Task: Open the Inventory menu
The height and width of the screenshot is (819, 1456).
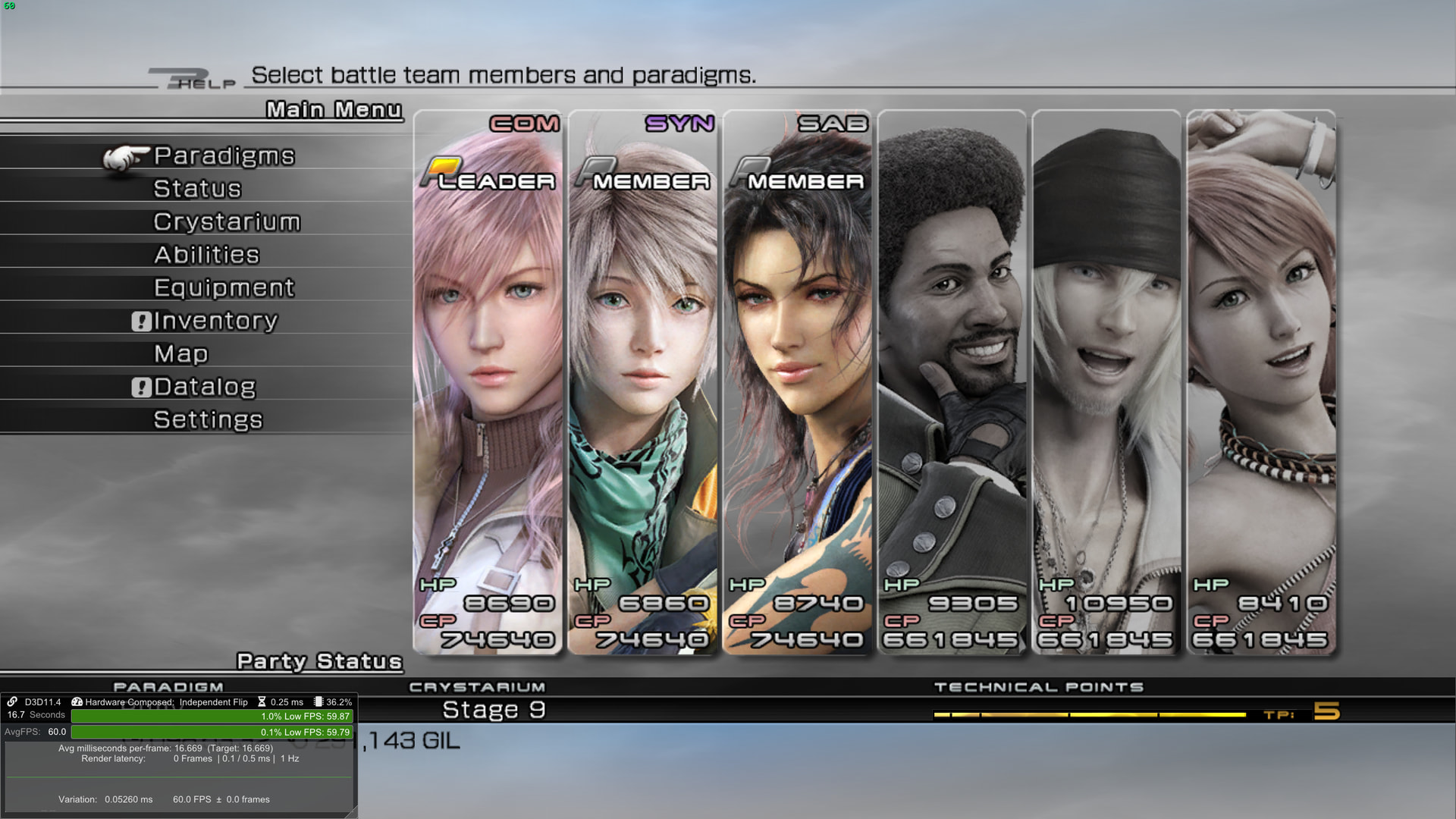Action: click(x=215, y=321)
